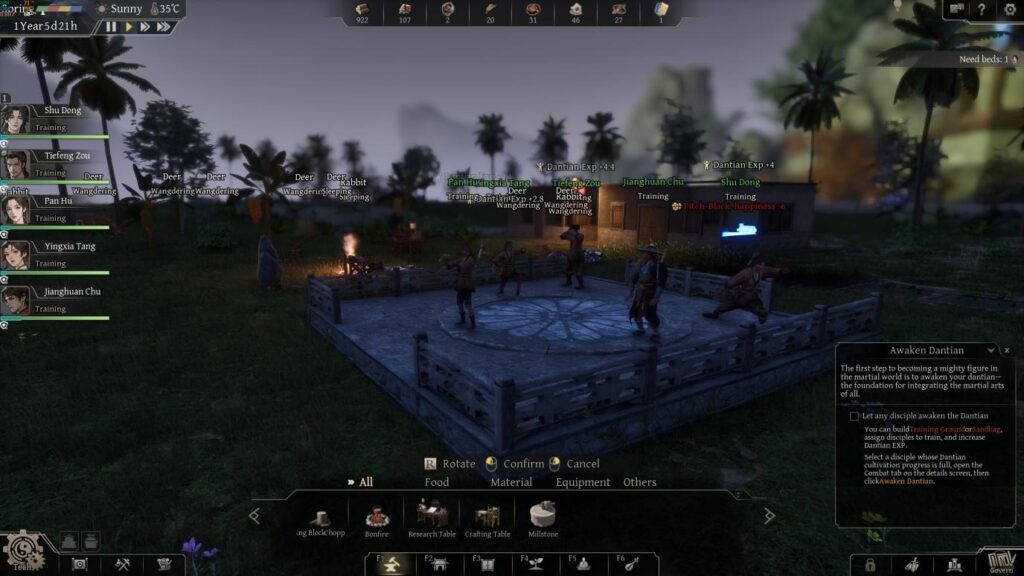Choose the Research Table building
Screen dimensions: 1024x576
click(x=432, y=518)
